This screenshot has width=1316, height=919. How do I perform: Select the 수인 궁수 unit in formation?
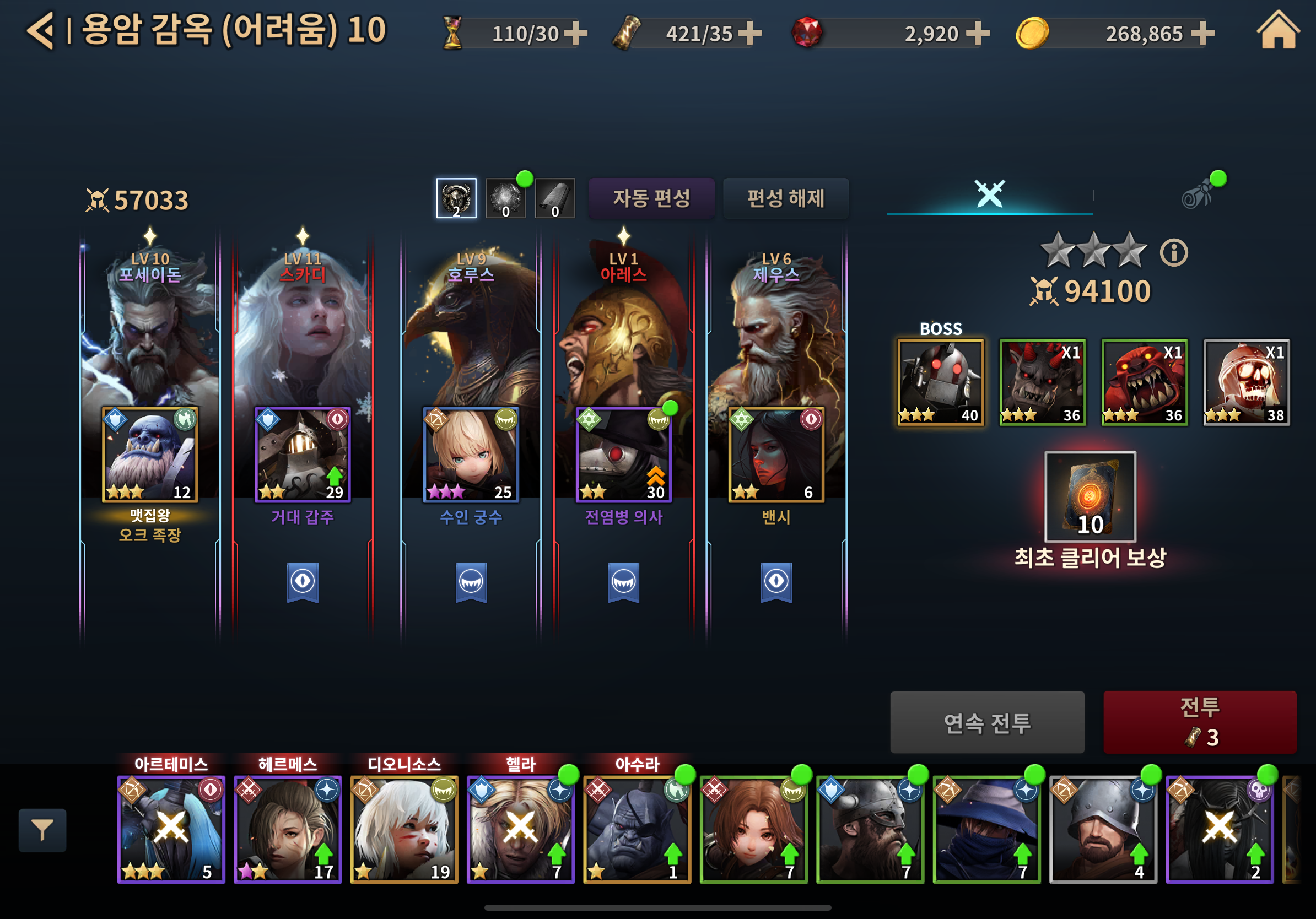[471, 455]
